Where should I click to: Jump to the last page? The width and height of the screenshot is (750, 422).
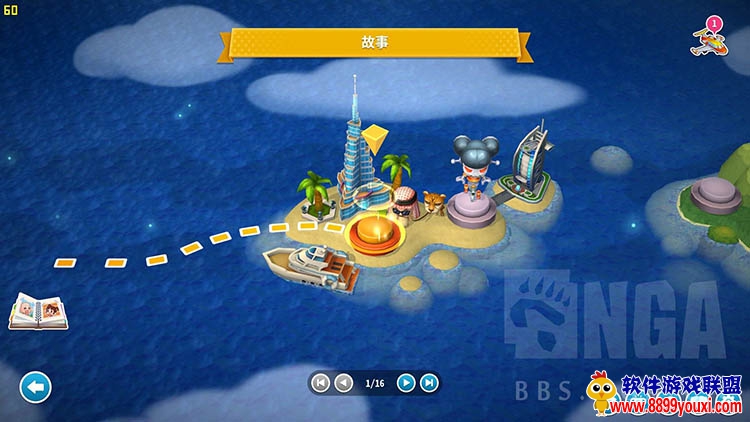pyautogui.click(x=429, y=382)
